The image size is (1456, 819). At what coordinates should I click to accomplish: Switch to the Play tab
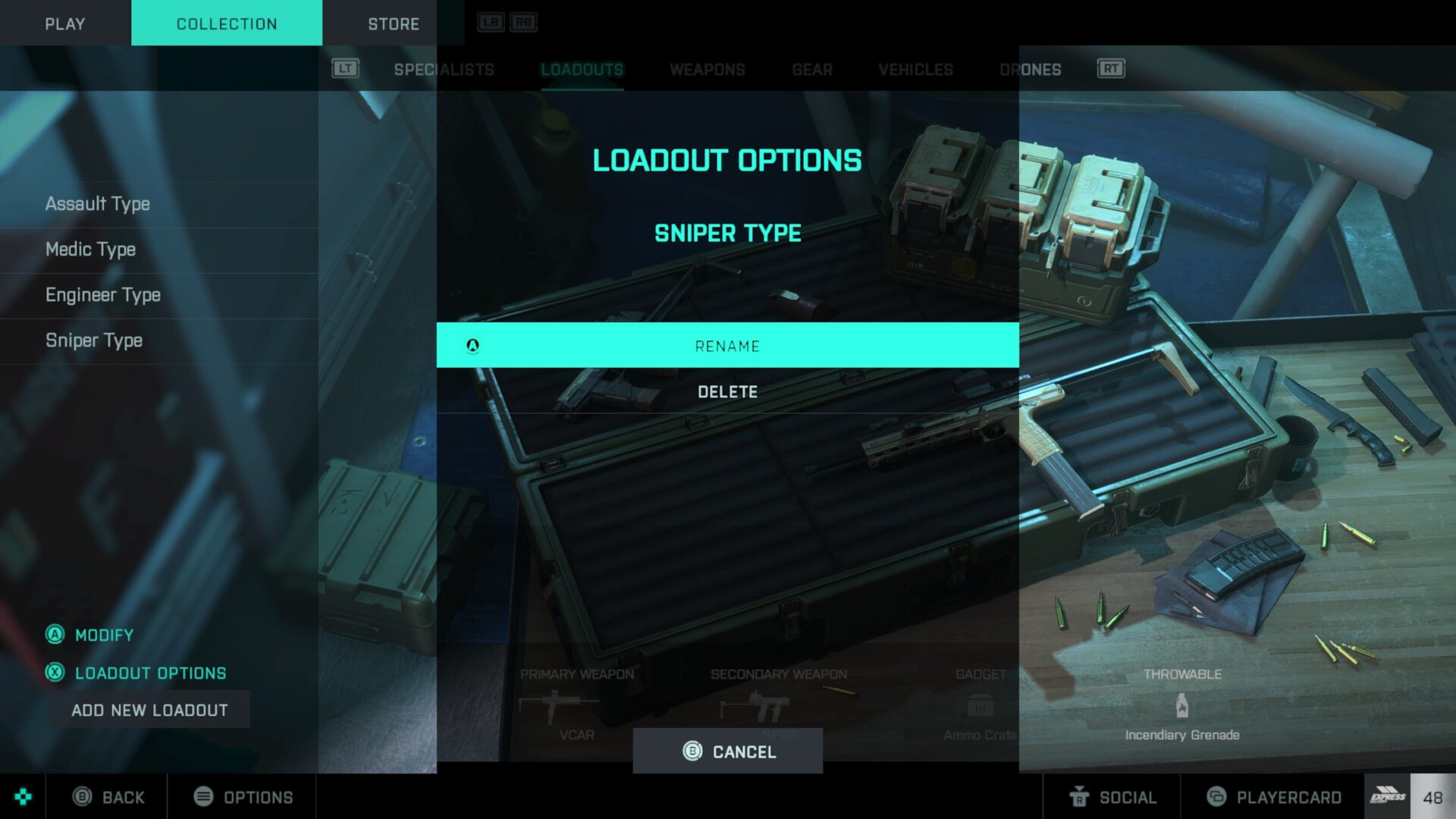(x=65, y=24)
